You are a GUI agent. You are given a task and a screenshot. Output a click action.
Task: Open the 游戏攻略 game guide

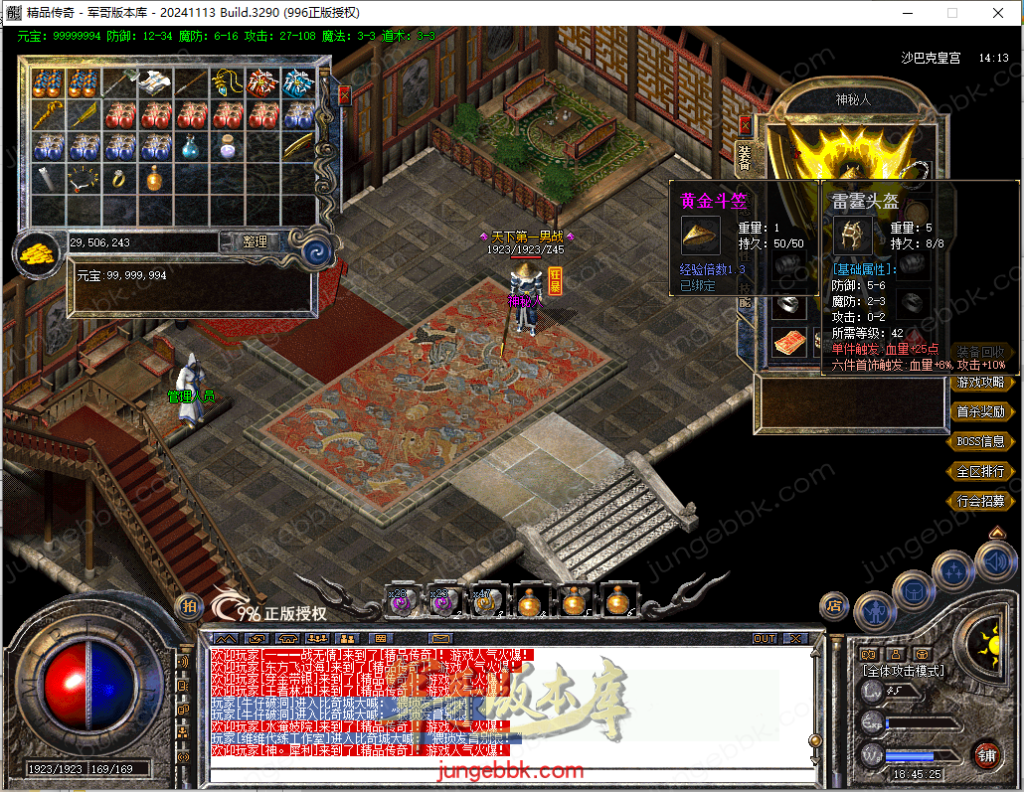click(x=980, y=382)
